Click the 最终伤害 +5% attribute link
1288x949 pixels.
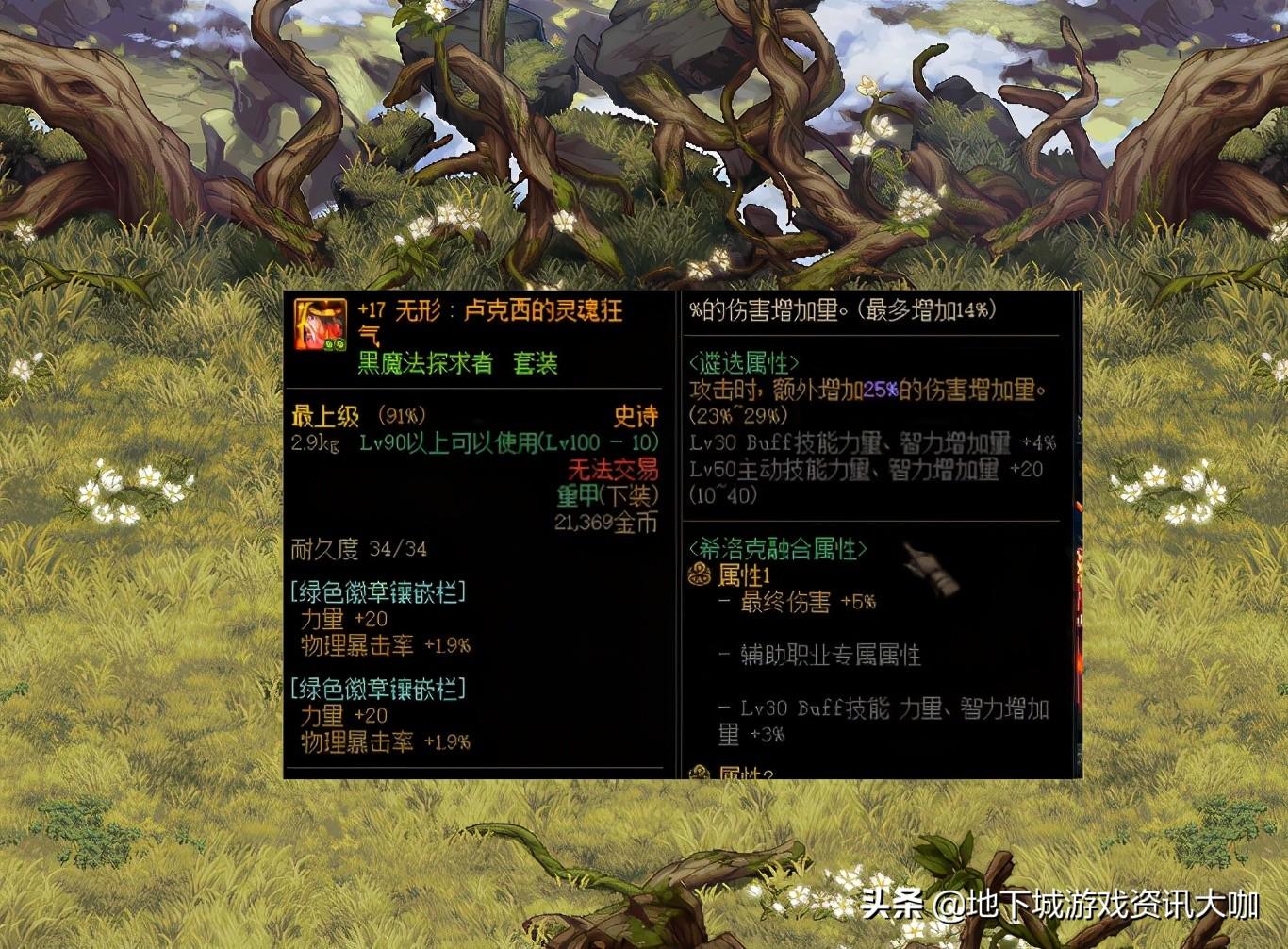tap(797, 603)
